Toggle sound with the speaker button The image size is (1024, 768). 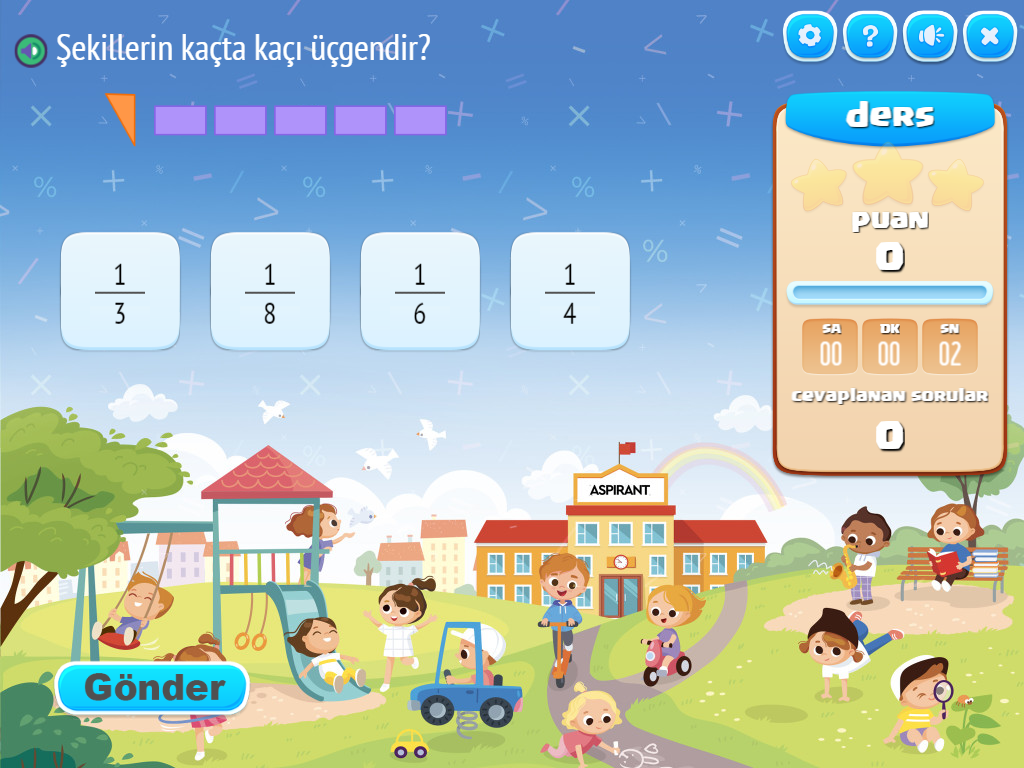[930, 37]
